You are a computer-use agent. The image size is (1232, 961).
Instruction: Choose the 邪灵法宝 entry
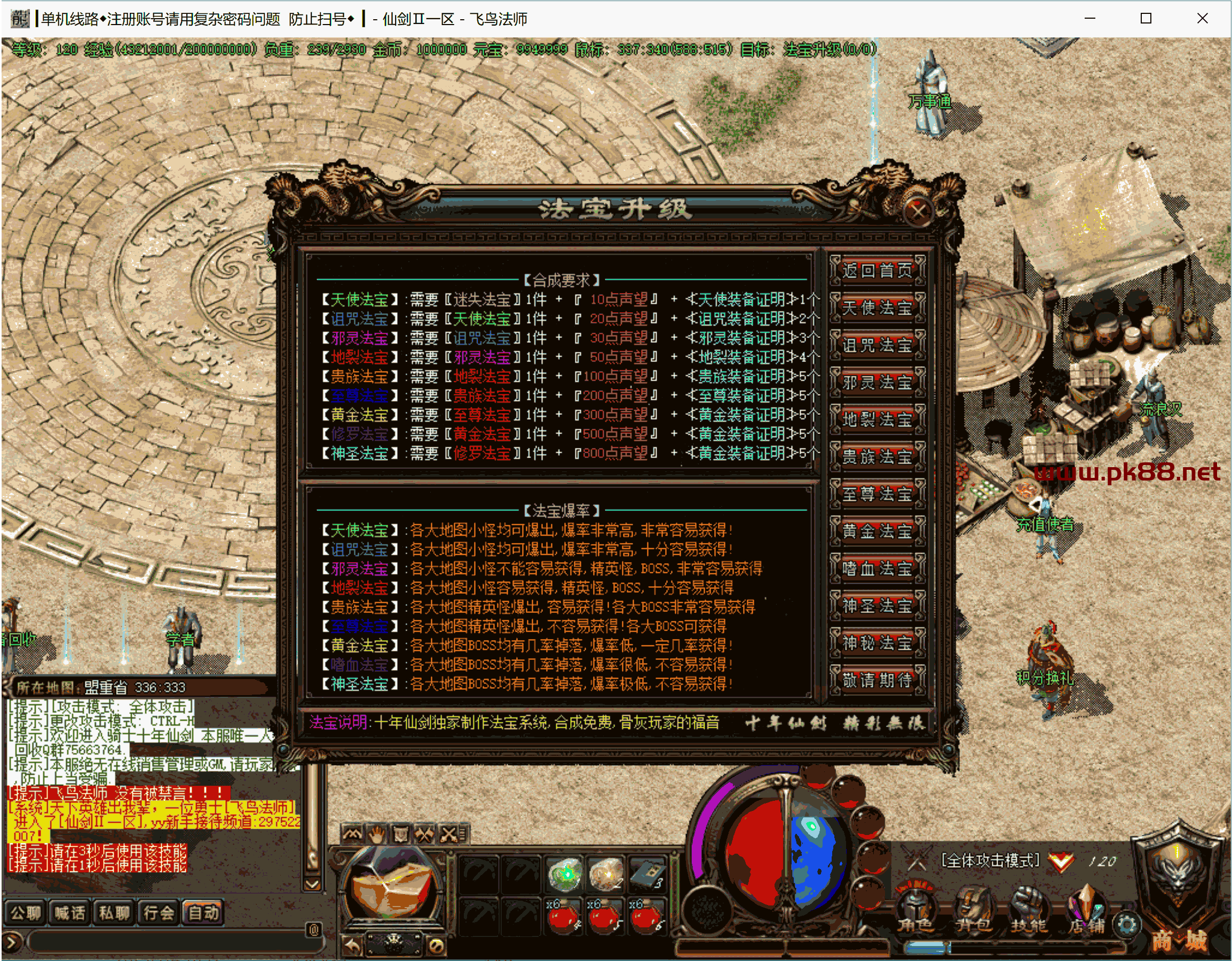[876, 383]
